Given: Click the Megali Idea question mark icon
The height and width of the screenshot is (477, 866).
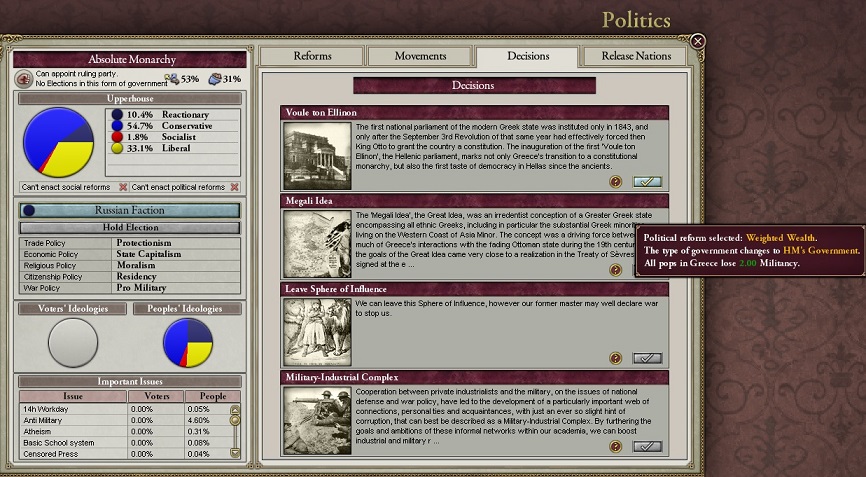Looking at the screenshot, I should click(616, 270).
